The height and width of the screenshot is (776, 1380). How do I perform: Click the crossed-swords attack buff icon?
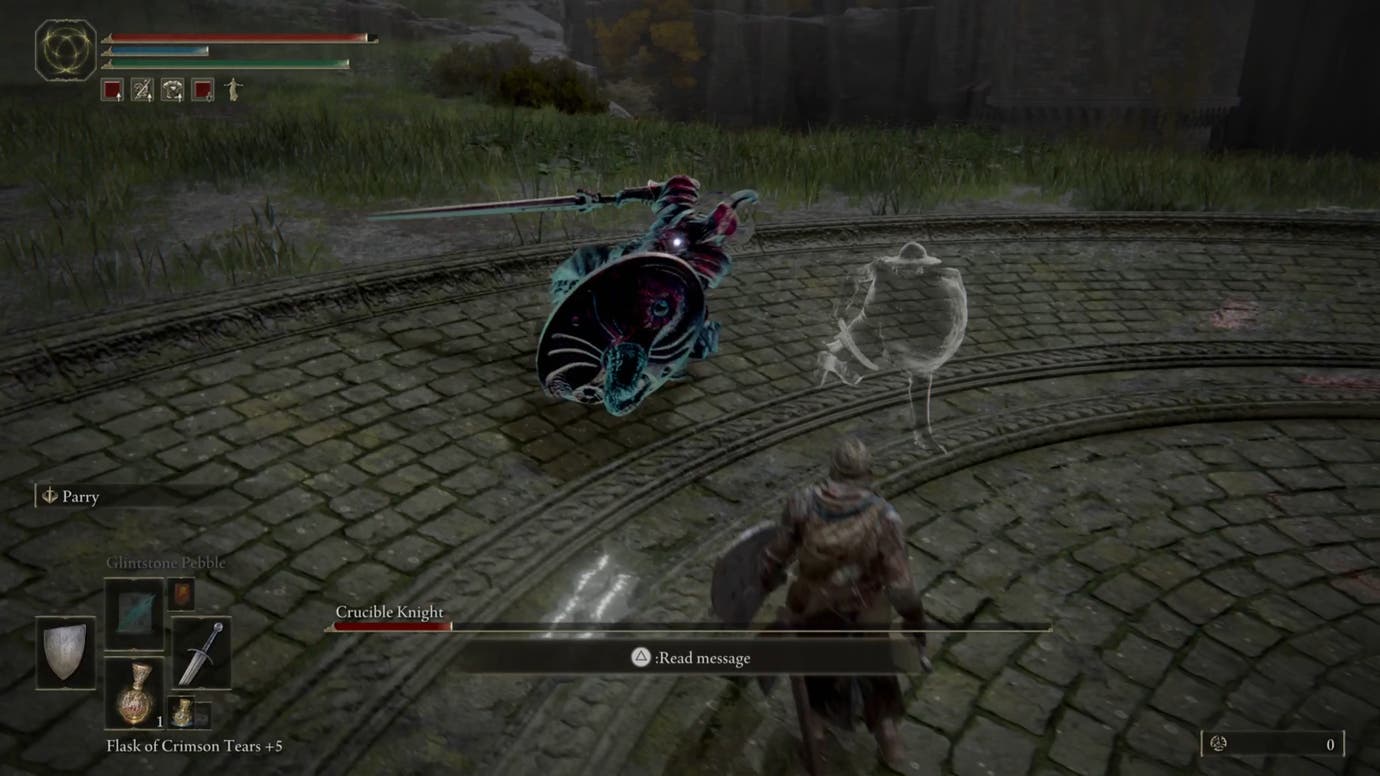143,90
